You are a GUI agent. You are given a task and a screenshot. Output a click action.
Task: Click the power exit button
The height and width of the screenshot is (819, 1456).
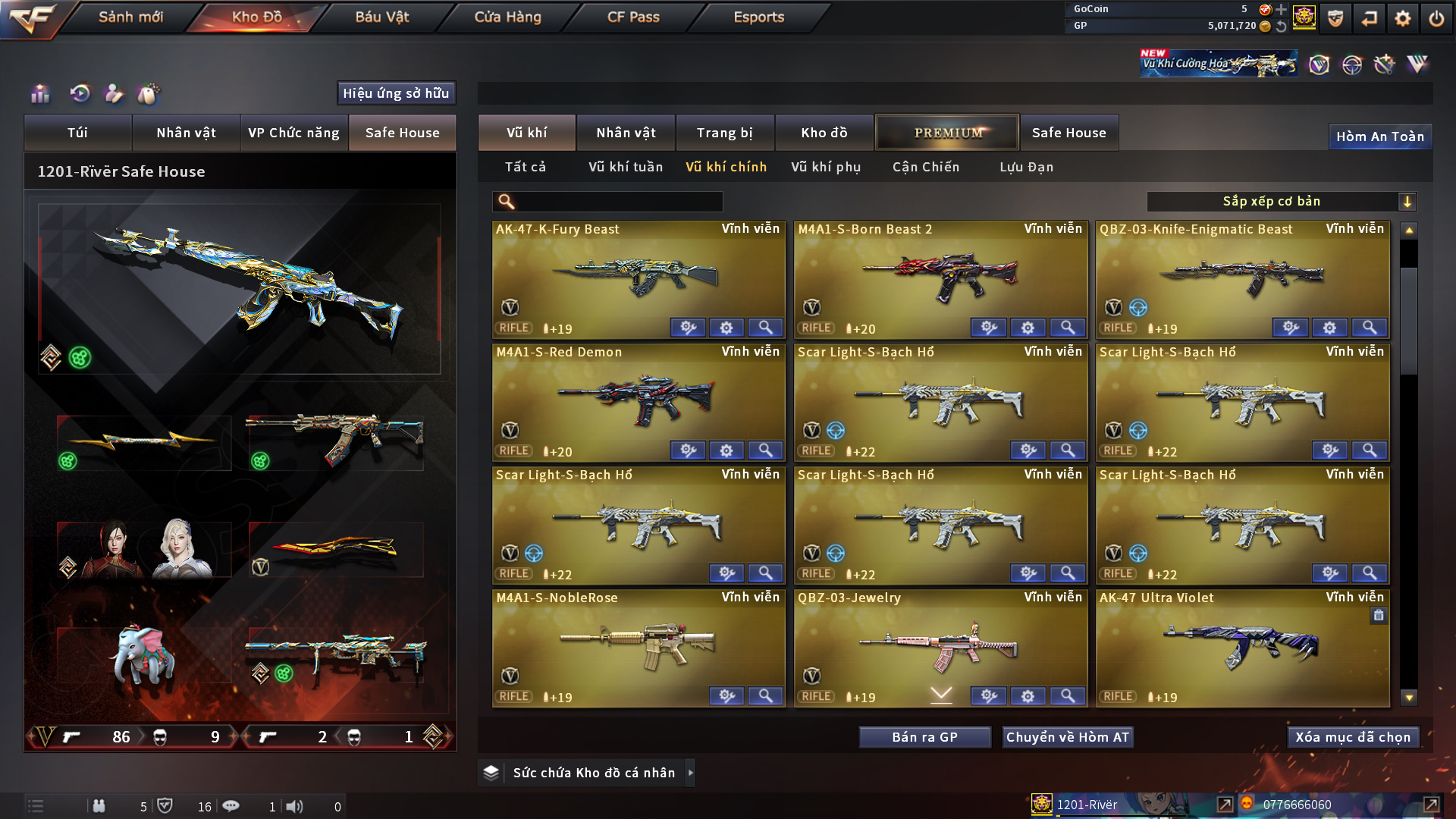1436,18
